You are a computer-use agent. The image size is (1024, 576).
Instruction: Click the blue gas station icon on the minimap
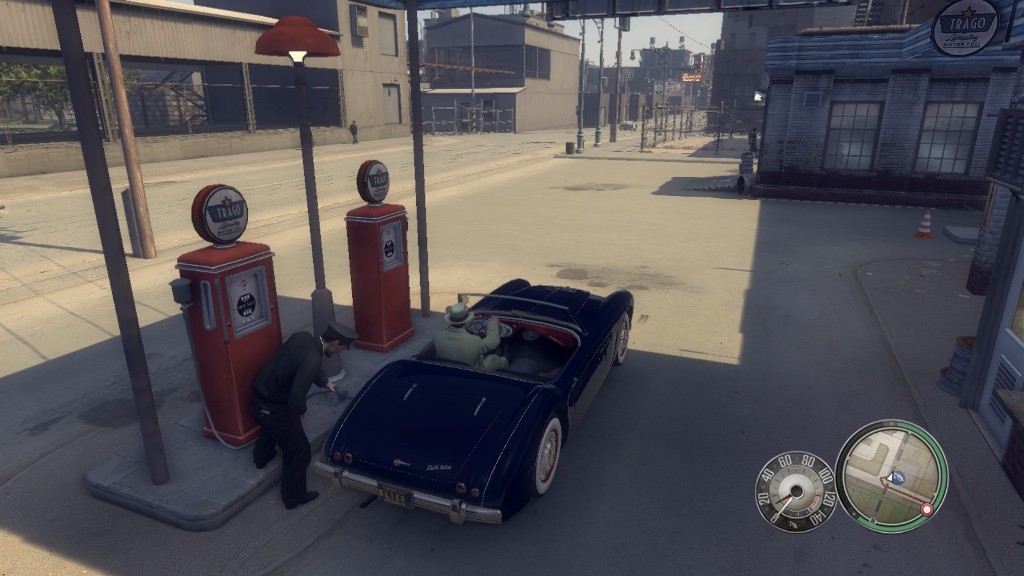[897, 478]
